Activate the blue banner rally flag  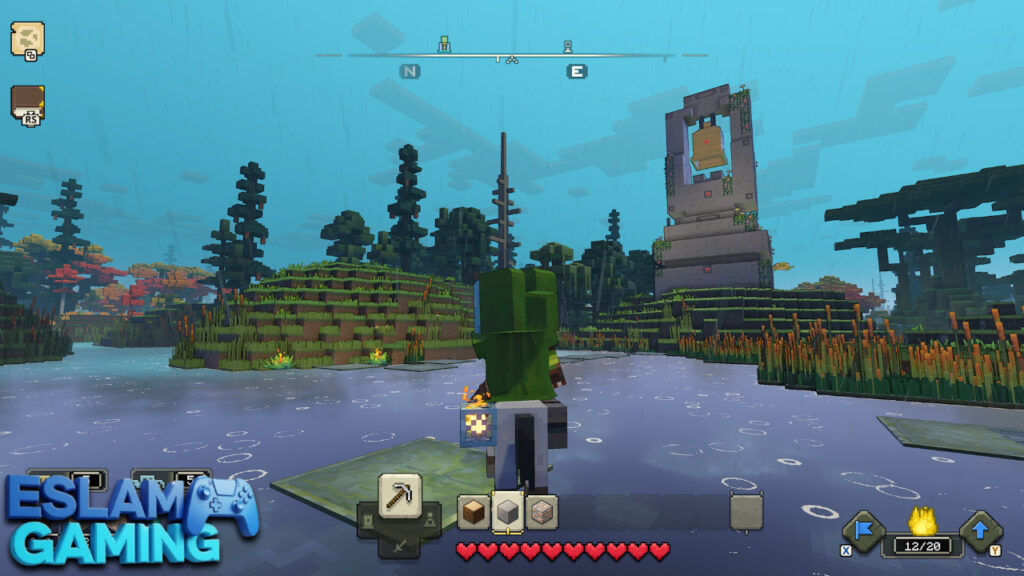point(861,532)
